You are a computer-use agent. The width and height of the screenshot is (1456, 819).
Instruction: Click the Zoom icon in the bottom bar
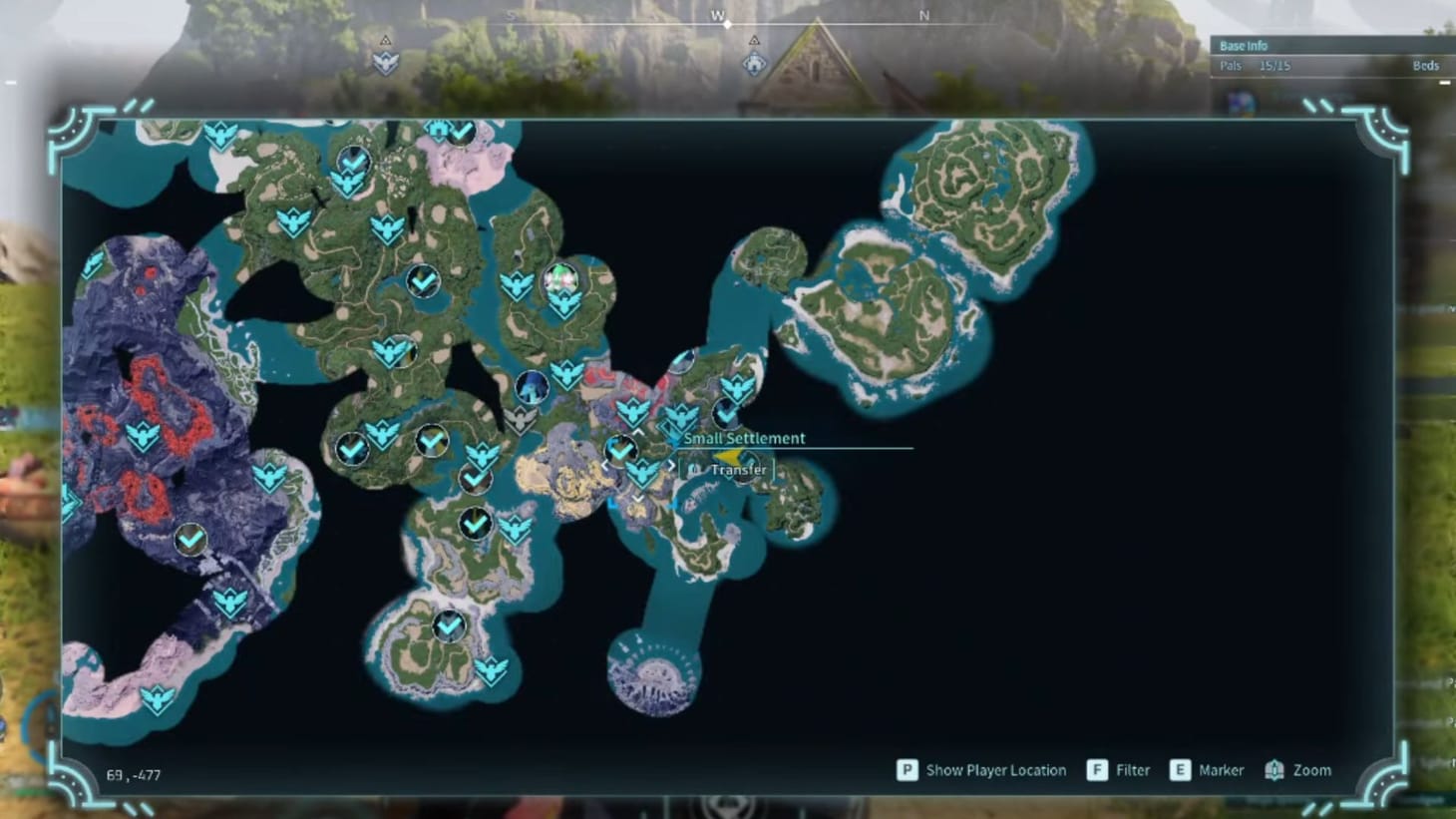1274,770
